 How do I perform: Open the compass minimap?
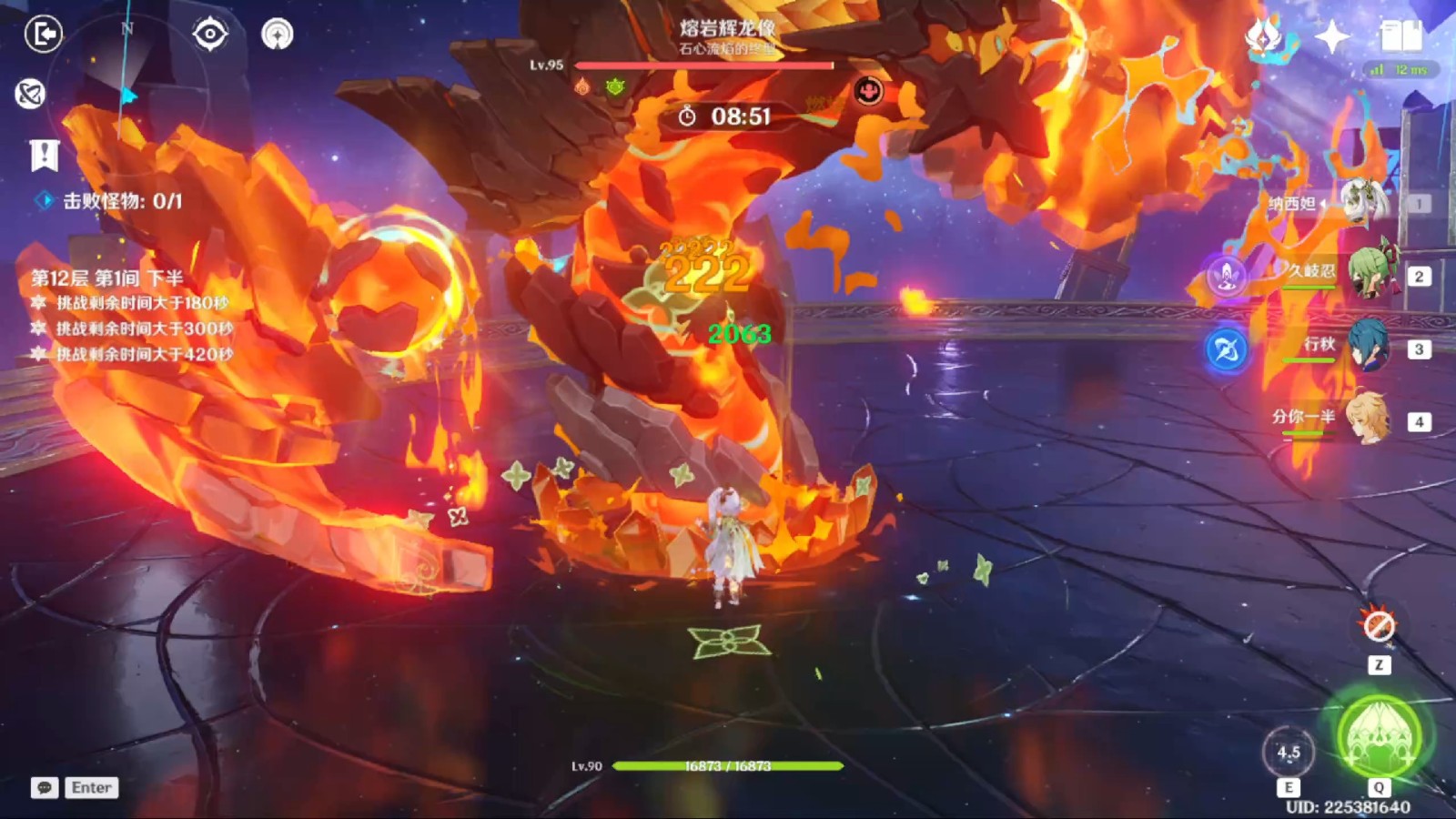pos(127,86)
